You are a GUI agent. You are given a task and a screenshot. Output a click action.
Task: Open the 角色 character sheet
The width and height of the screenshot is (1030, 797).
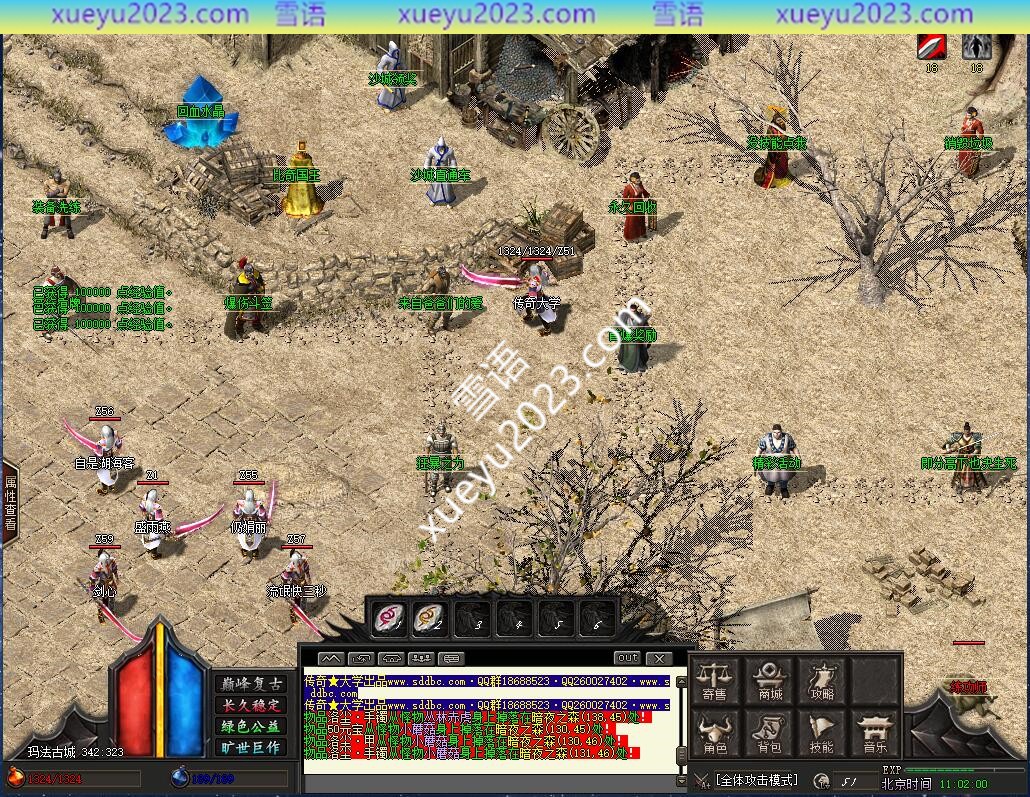[x=714, y=733]
